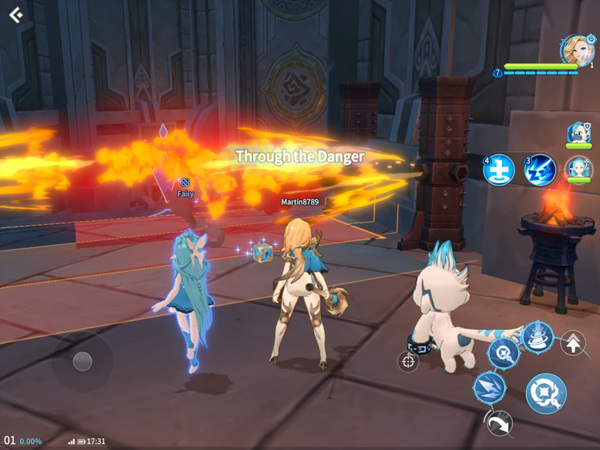This screenshot has width=600, height=450.
Task: Toggle the target lock crosshair button
Action: (x=408, y=361)
